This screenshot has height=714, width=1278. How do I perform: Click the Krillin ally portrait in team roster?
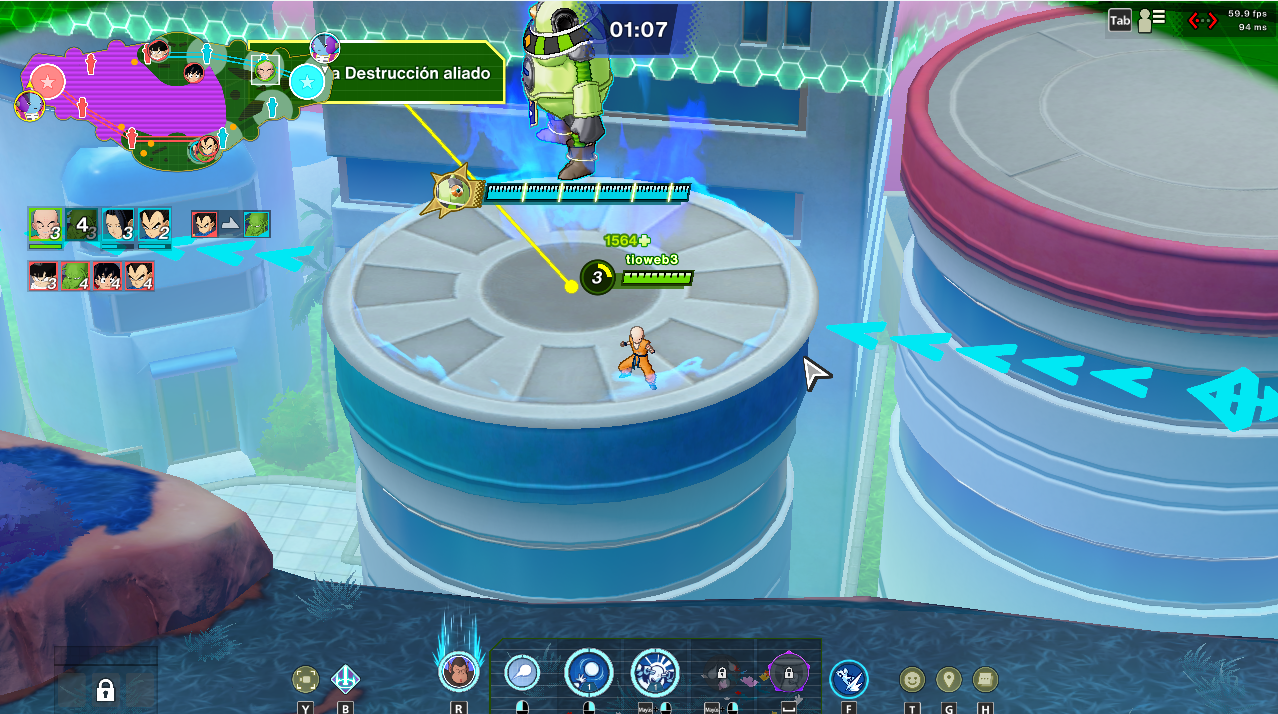tap(45, 226)
